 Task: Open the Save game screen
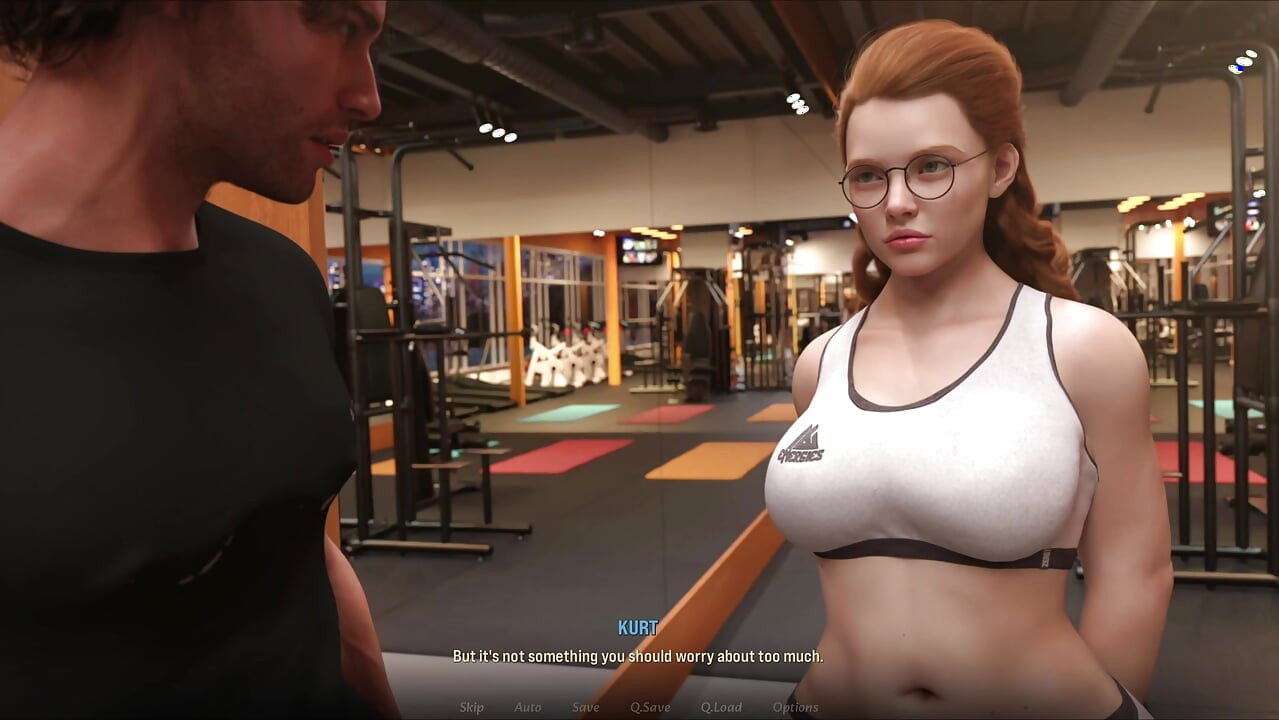pyautogui.click(x=586, y=707)
